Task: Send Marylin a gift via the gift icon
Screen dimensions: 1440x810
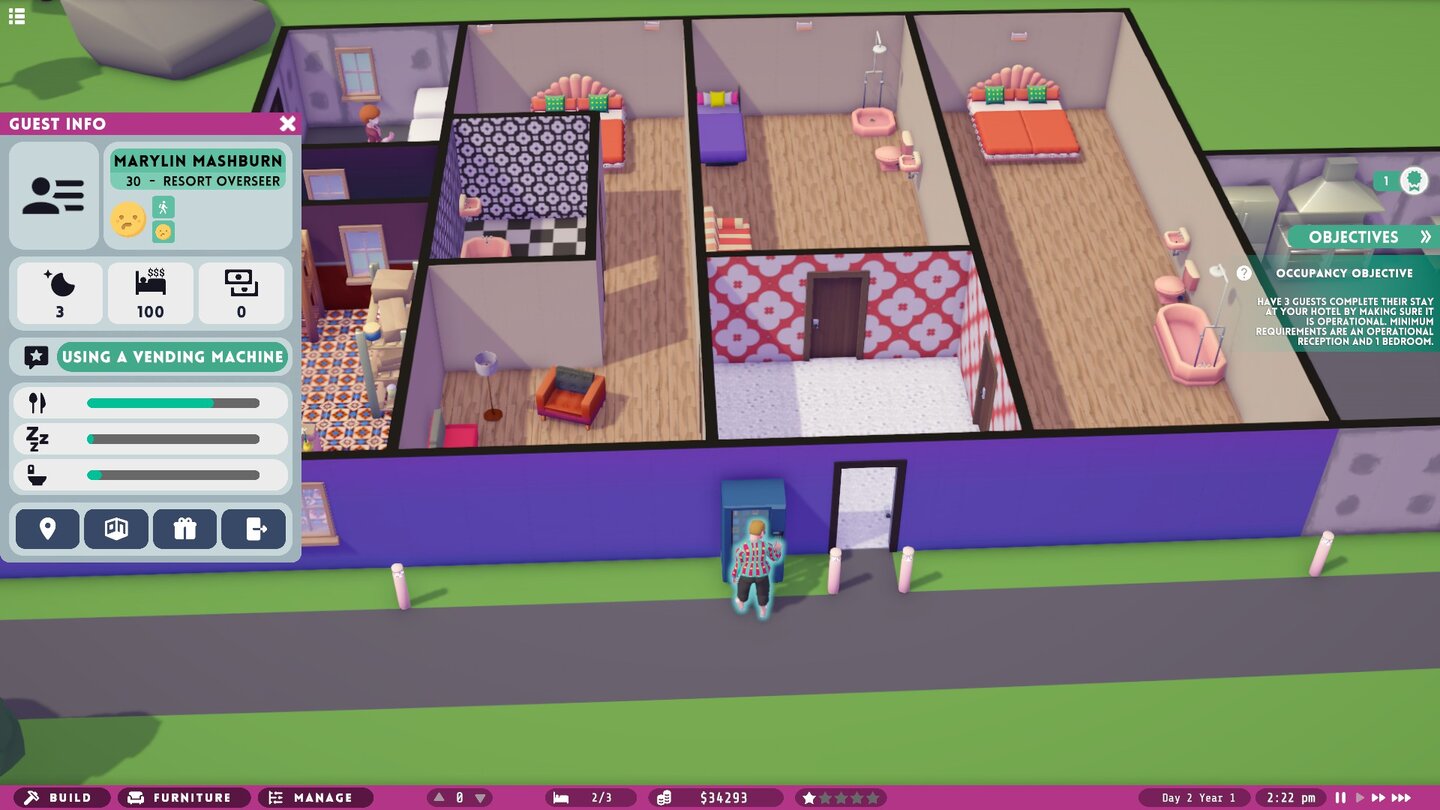Action: (185, 528)
